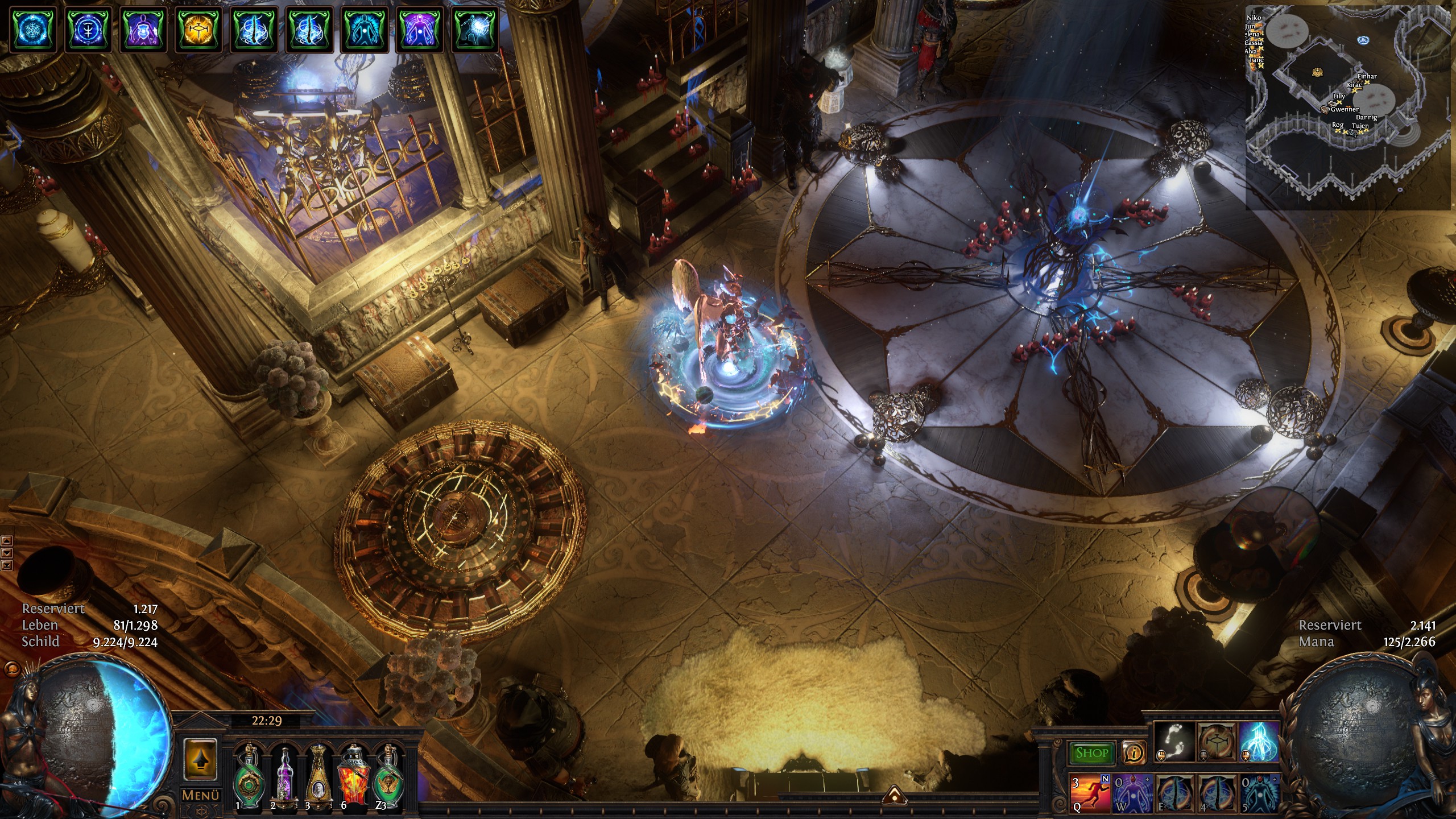Viewport: 1456px width, 819px height.
Task: Open the Menü button
Action: (200, 795)
